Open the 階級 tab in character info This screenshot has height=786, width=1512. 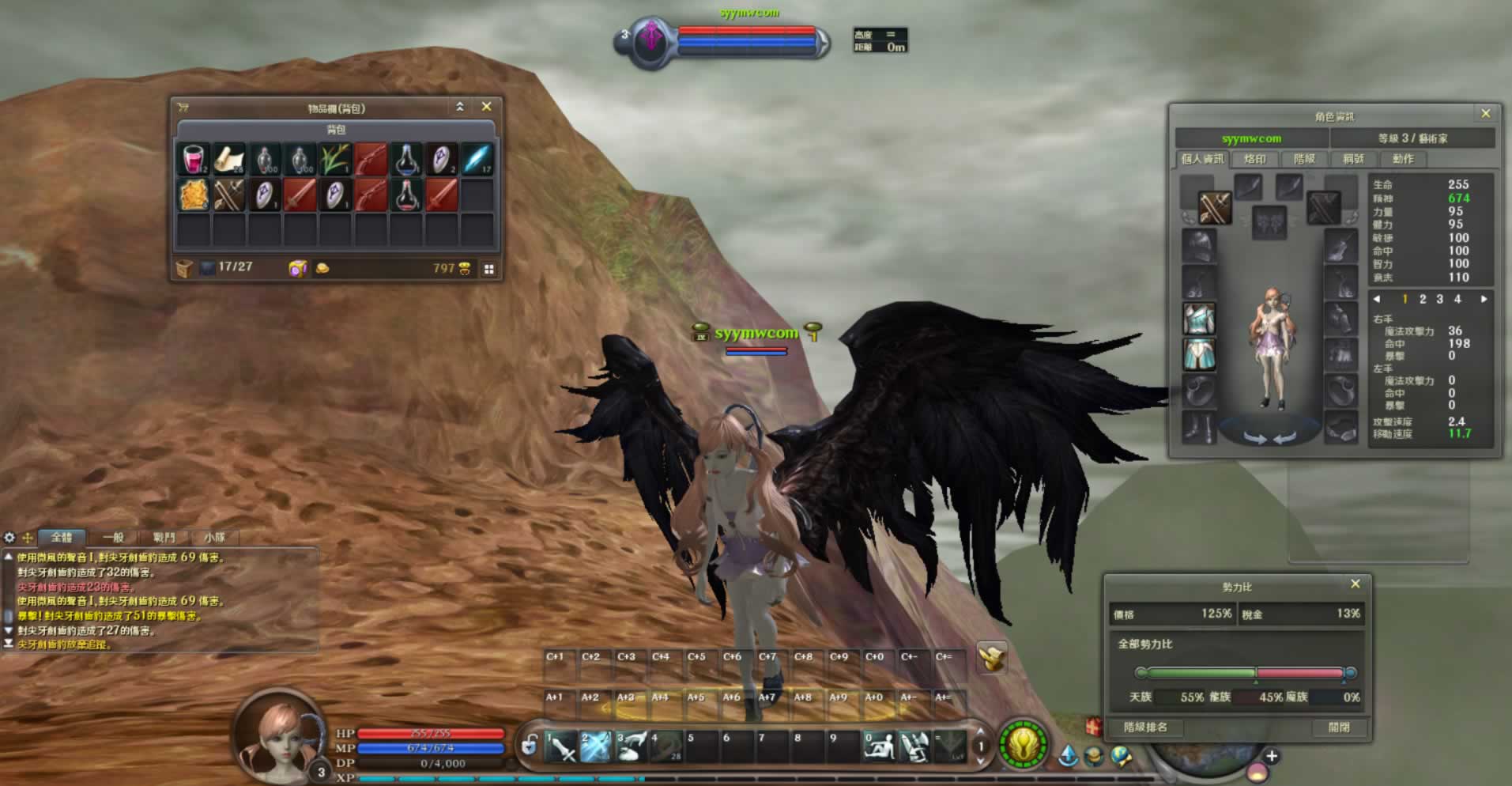click(x=1304, y=159)
